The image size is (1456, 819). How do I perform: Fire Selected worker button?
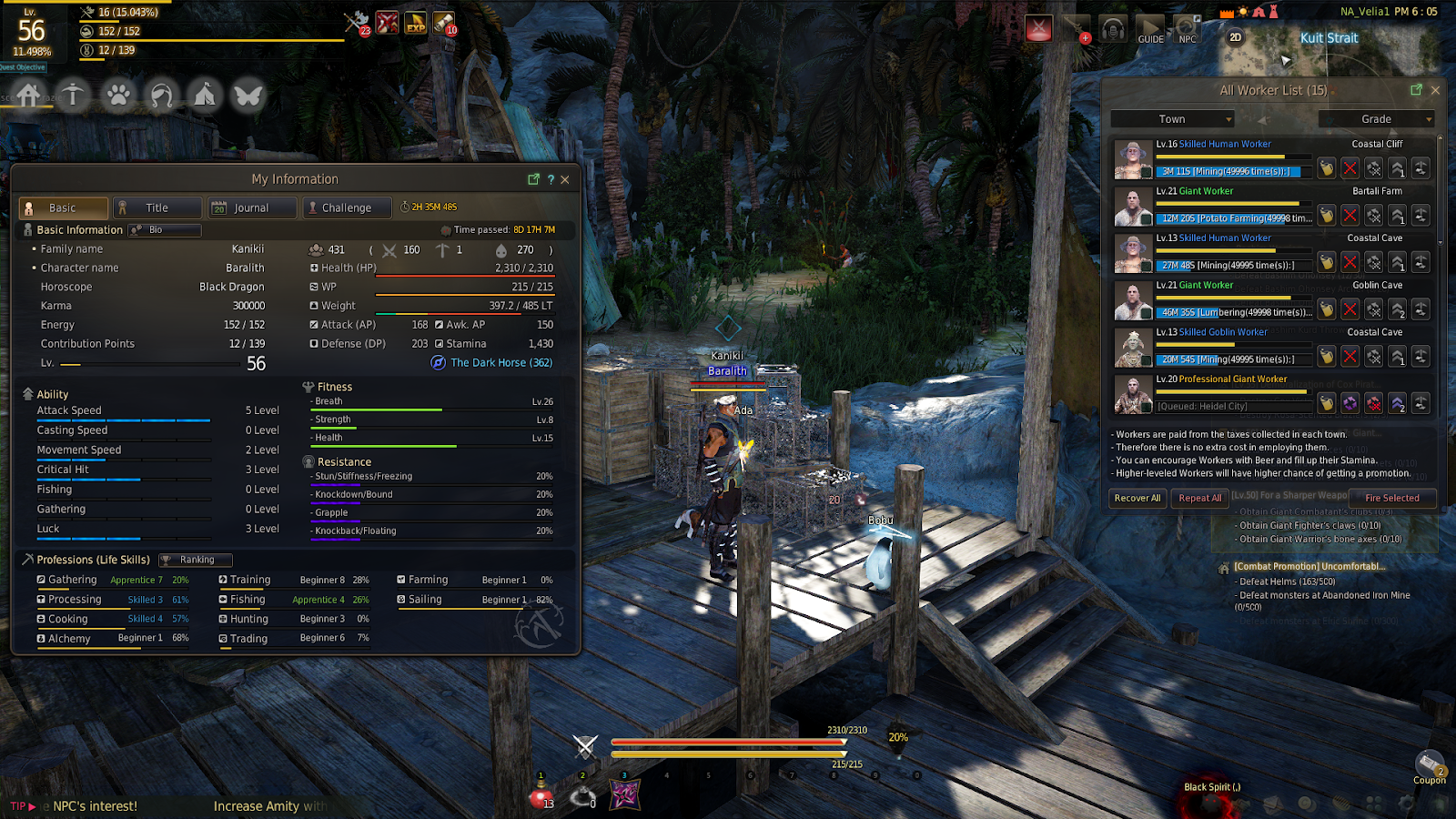click(1391, 498)
